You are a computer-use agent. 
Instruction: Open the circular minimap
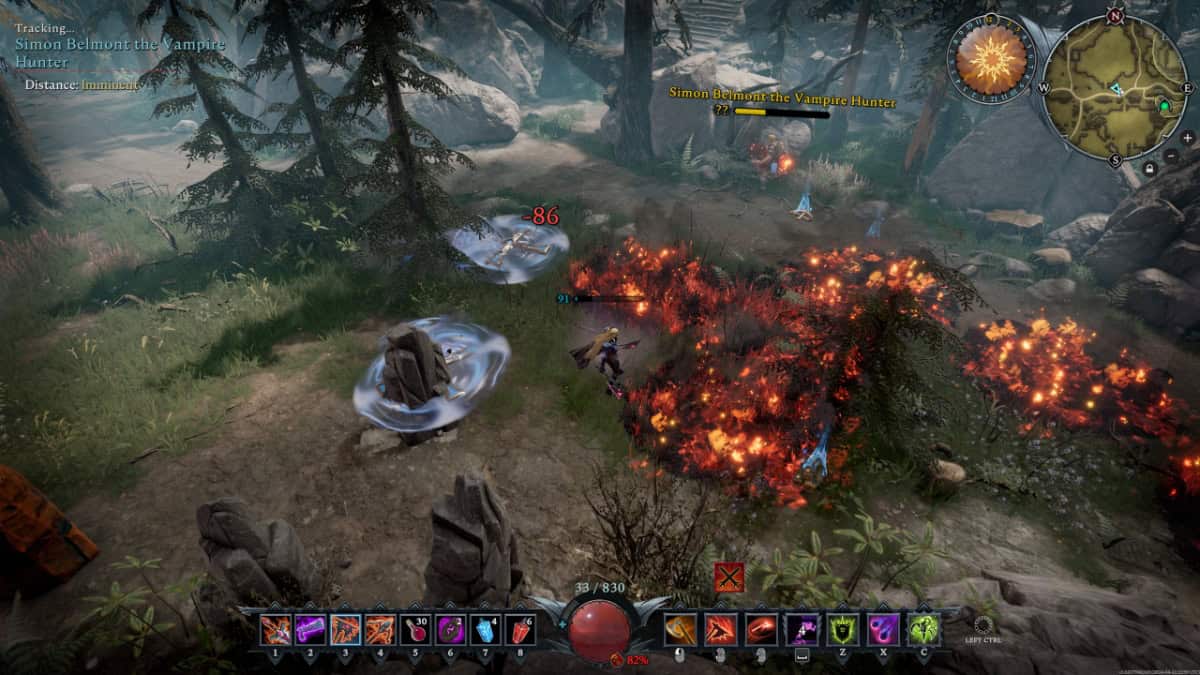[1115, 86]
